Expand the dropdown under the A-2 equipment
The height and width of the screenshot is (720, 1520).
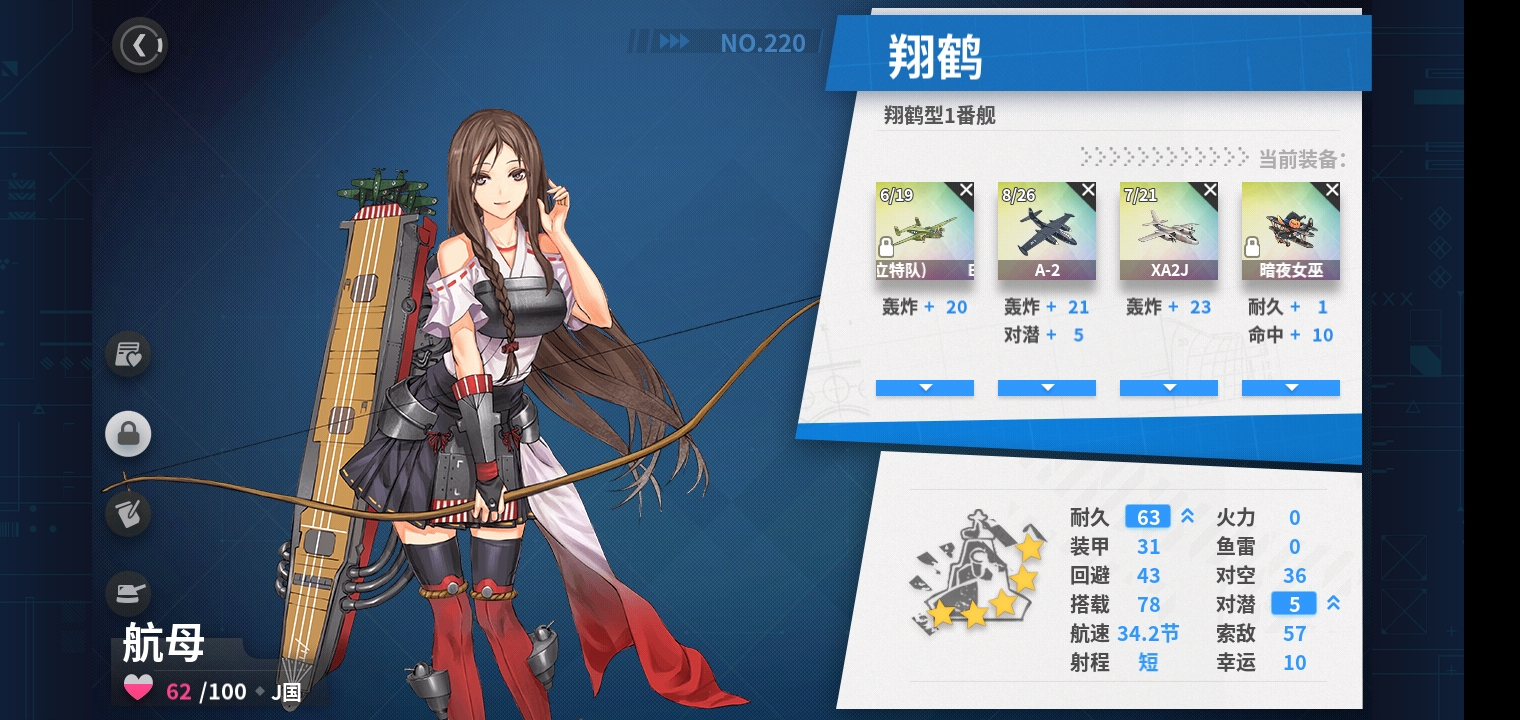pos(1047,388)
